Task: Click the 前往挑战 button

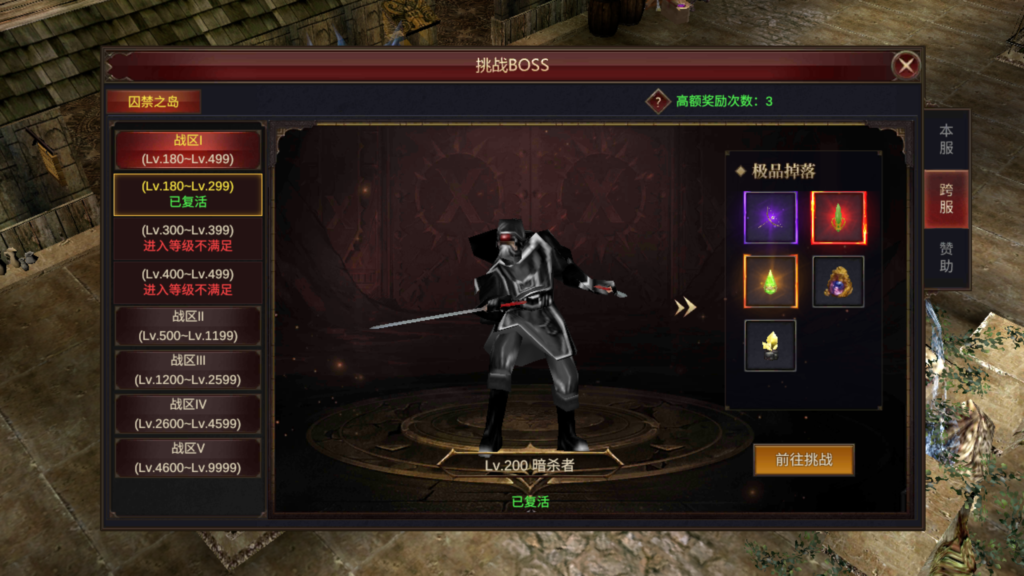Action: pyautogui.click(x=803, y=460)
